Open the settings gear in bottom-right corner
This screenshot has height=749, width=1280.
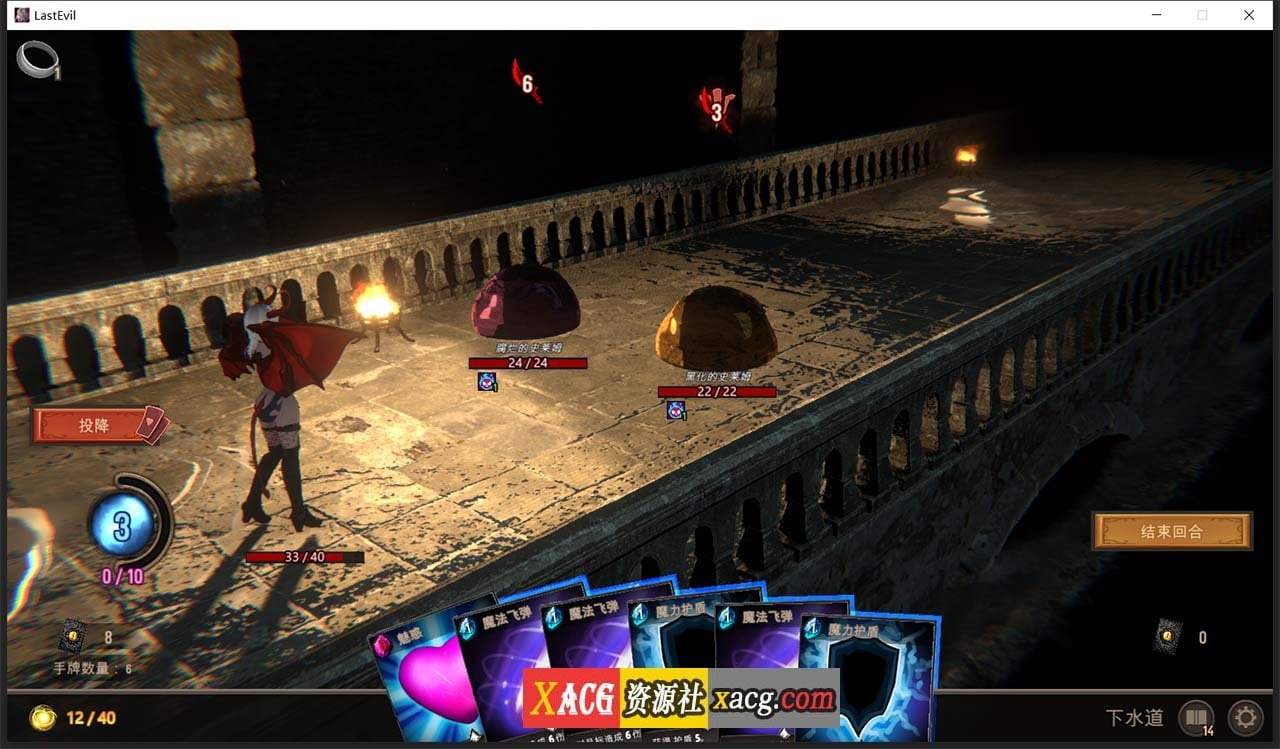coord(1245,718)
